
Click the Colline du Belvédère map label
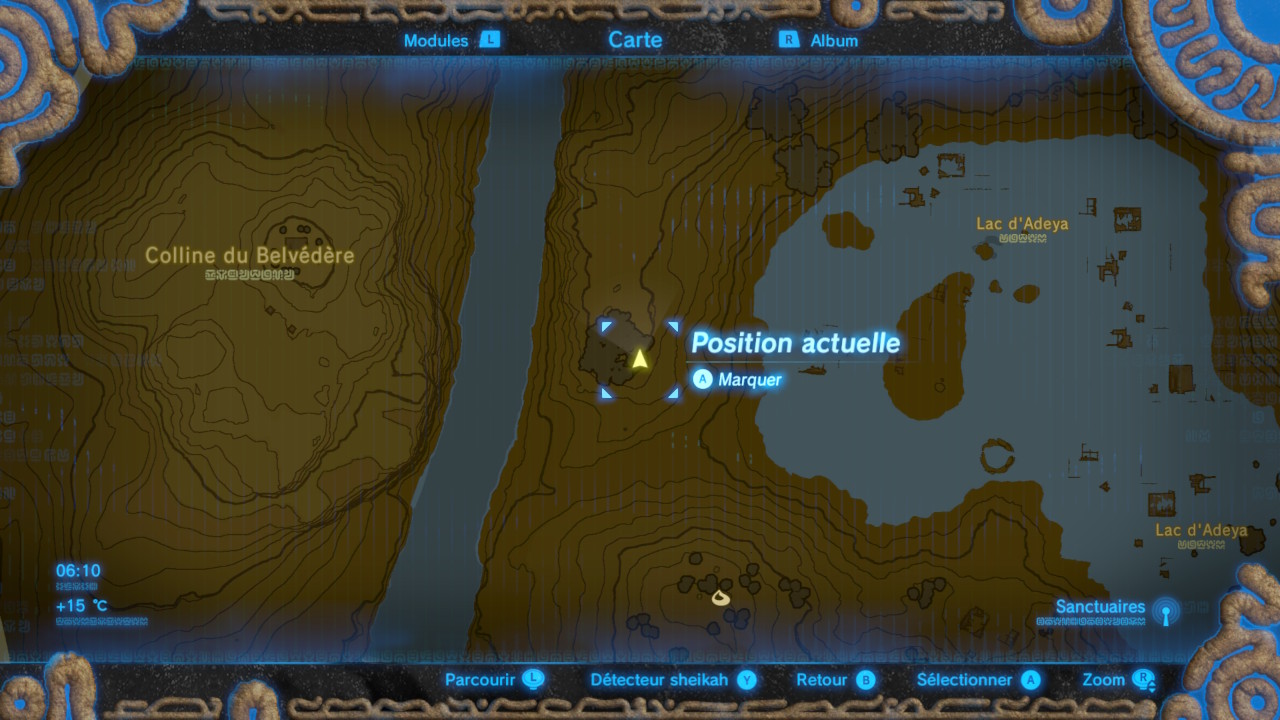pos(252,255)
